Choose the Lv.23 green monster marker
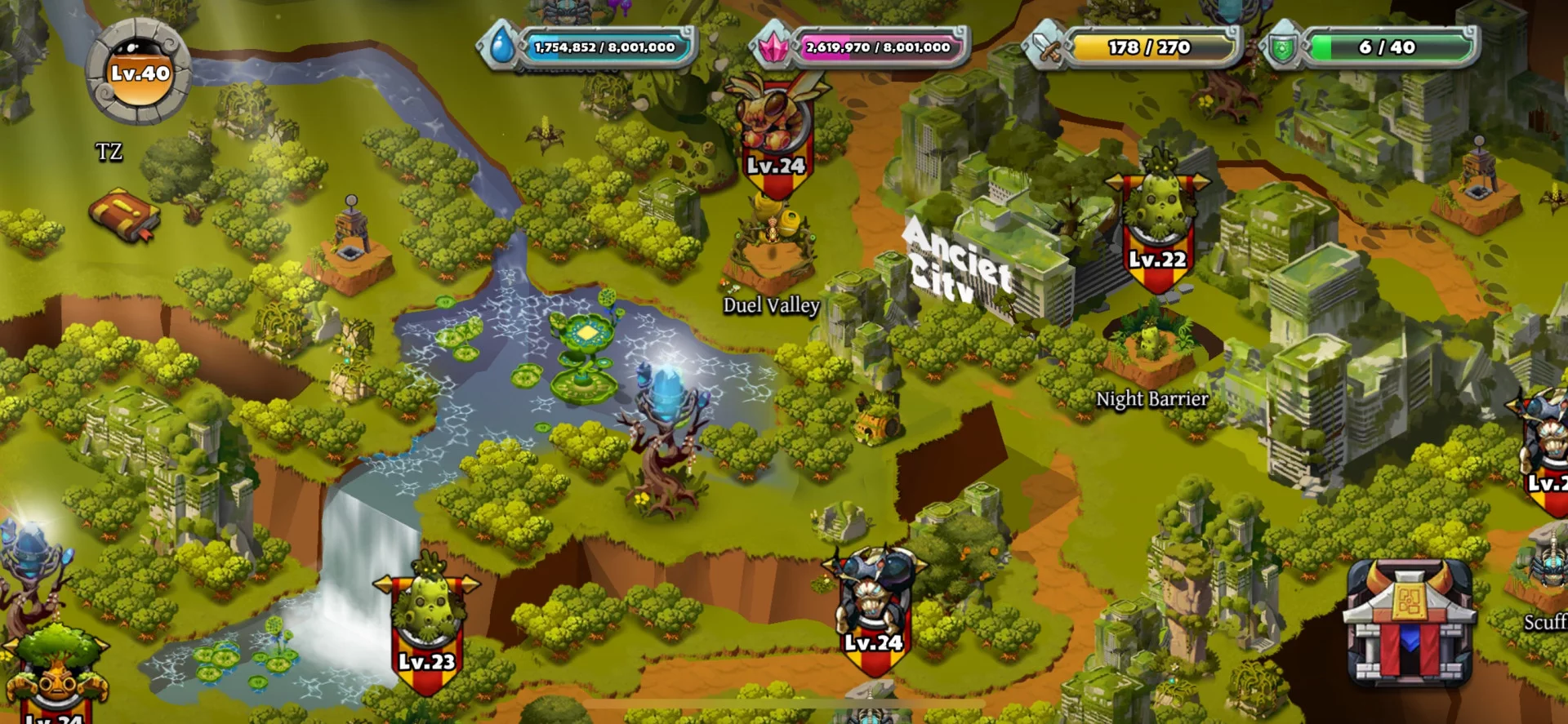The image size is (1568, 724). coord(426,624)
